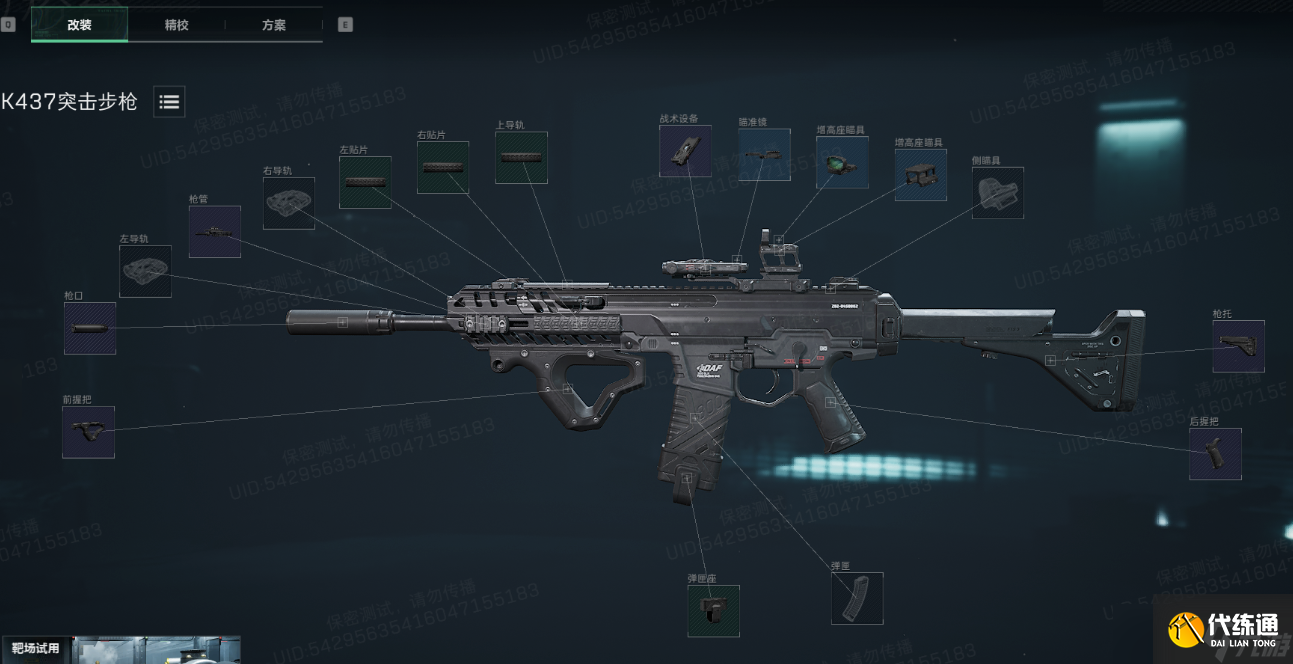Screen dimensions: 1293x664
Task: Open the list menu beside K437突击步枪
Action: 169,101
